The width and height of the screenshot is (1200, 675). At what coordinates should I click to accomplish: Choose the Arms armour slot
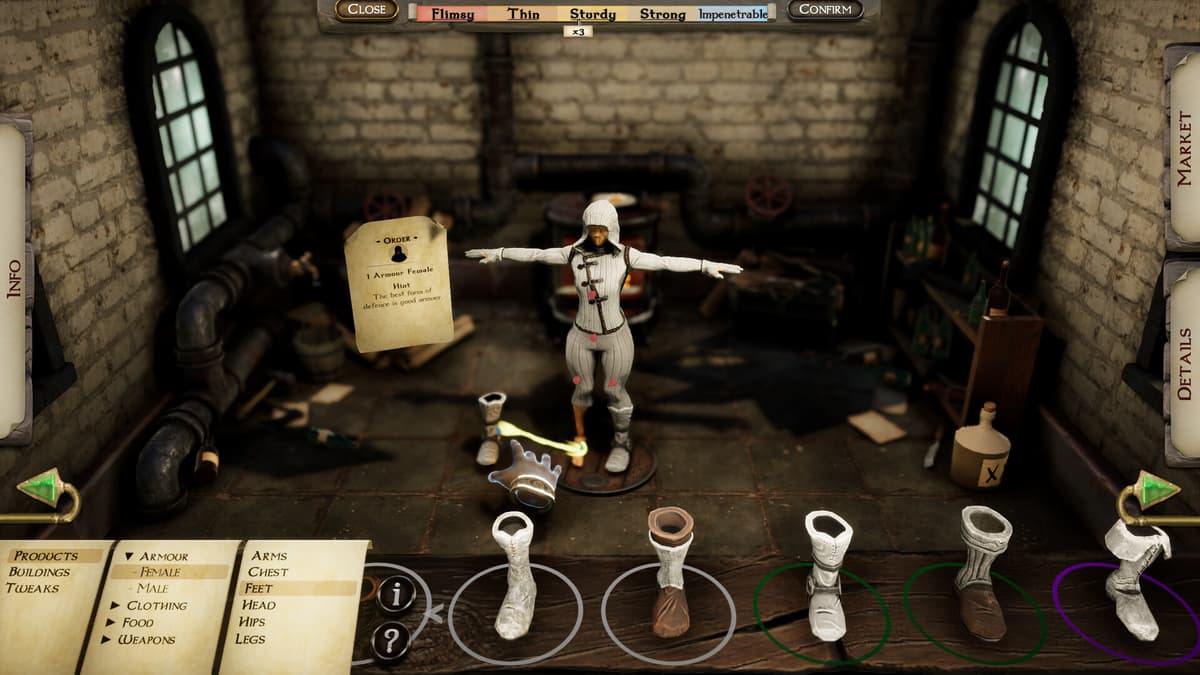click(x=269, y=556)
